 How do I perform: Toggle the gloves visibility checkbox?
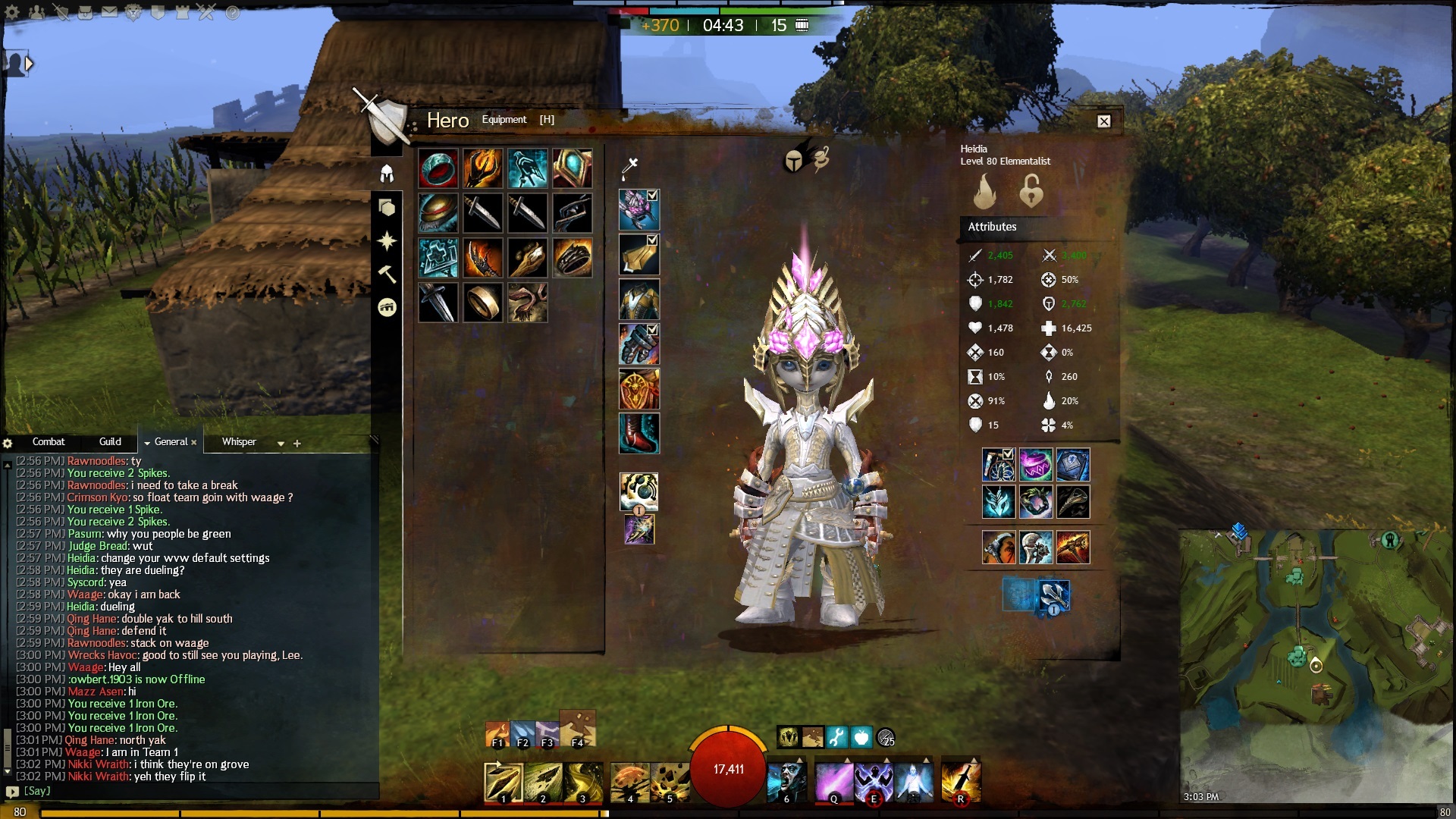click(652, 330)
